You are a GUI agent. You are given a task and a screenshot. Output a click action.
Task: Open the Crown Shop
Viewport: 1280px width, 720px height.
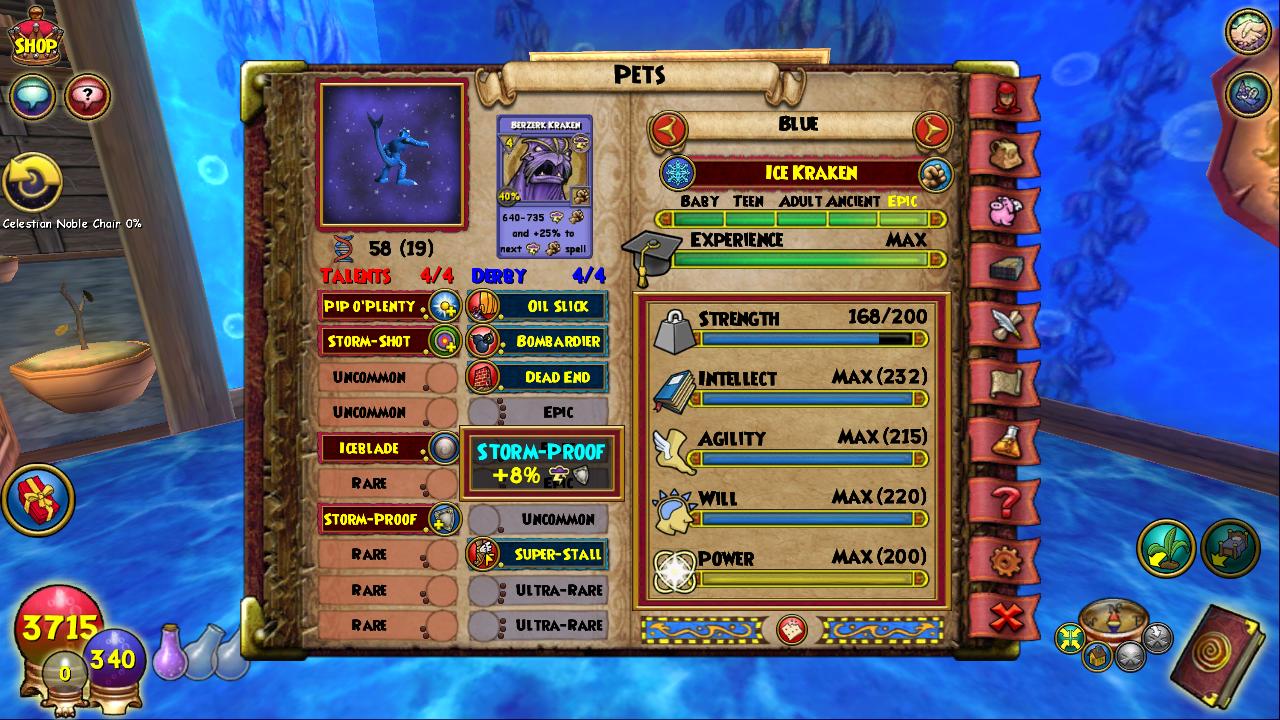(x=35, y=40)
